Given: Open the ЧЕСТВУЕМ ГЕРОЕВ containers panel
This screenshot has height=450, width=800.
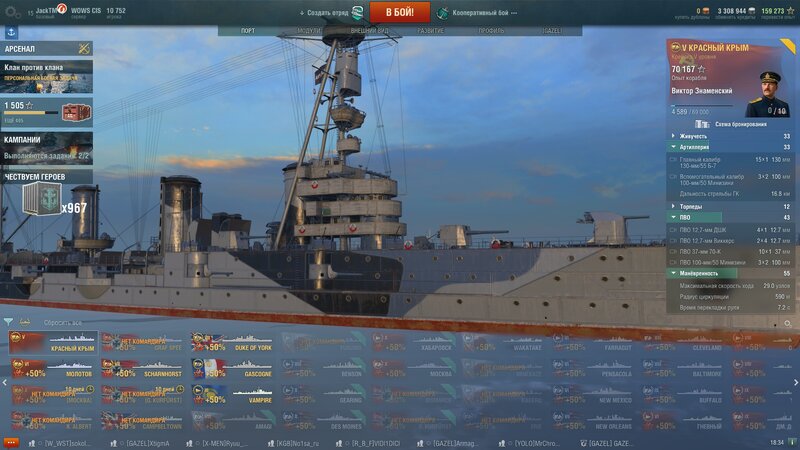Looking at the screenshot, I should click(46, 195).
